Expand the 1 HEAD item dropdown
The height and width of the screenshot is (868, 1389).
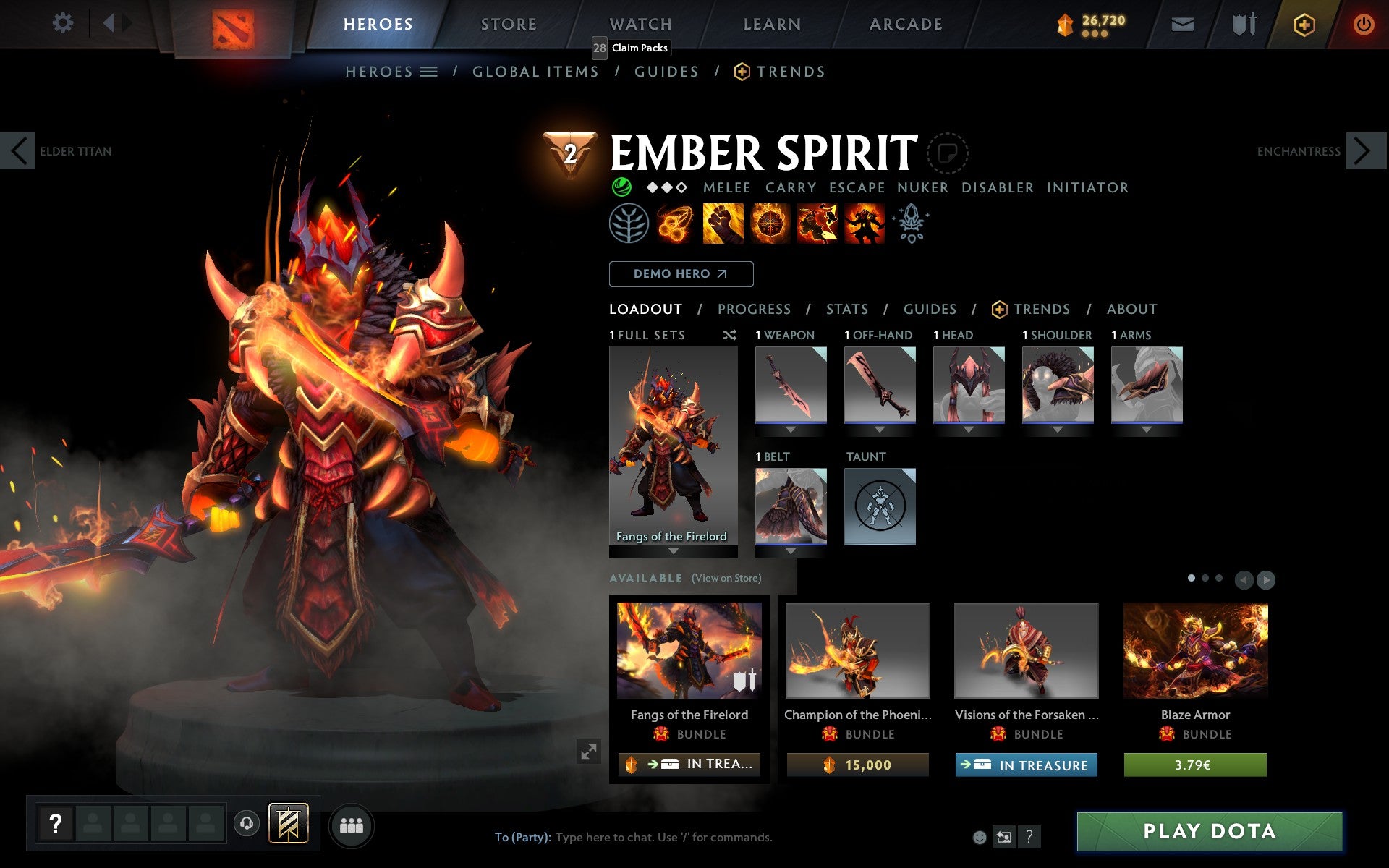click(969, 429)
